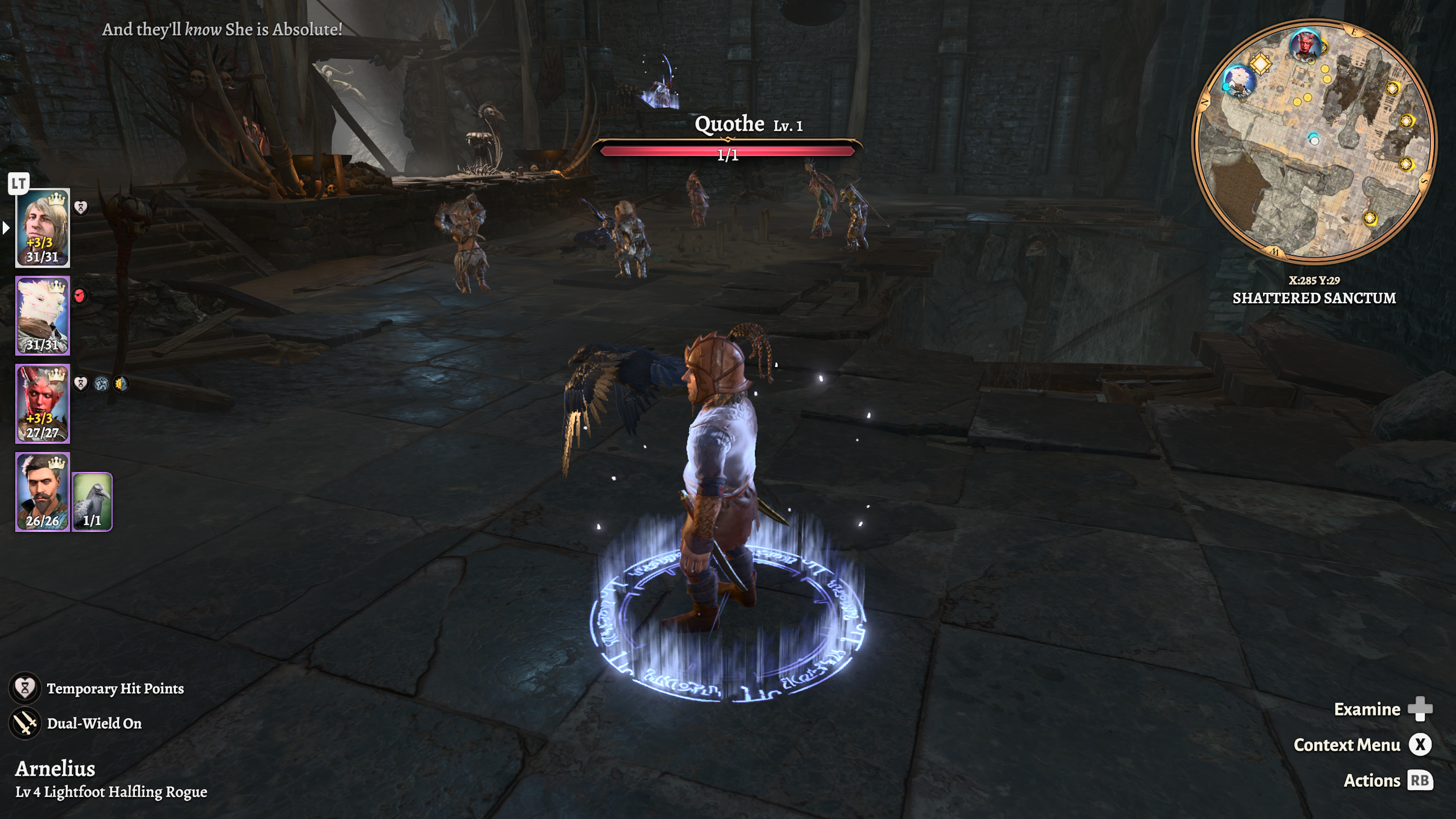Select the white dragonborn party portrait
1456x819 pixels.
(x=42, y=315)
